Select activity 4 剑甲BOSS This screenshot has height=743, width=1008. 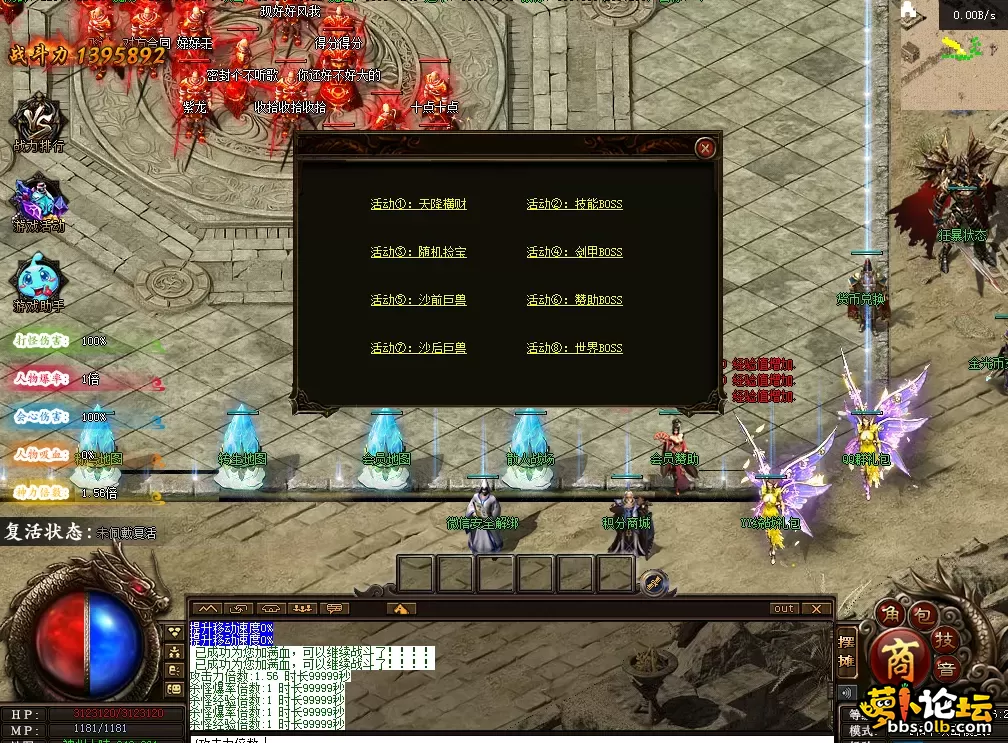(x=574, y=252)
